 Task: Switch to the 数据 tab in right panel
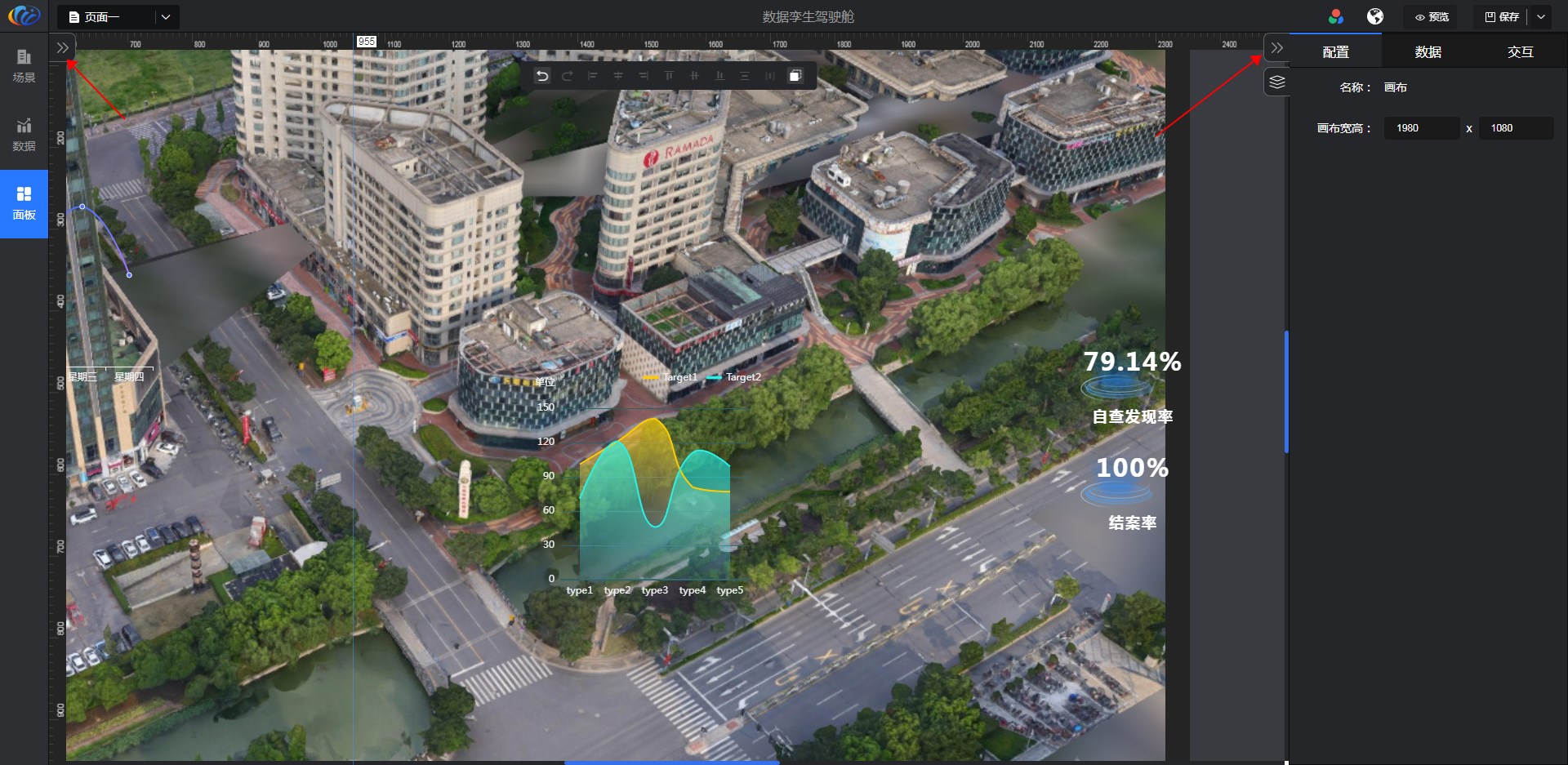(x=1428, y=52)
